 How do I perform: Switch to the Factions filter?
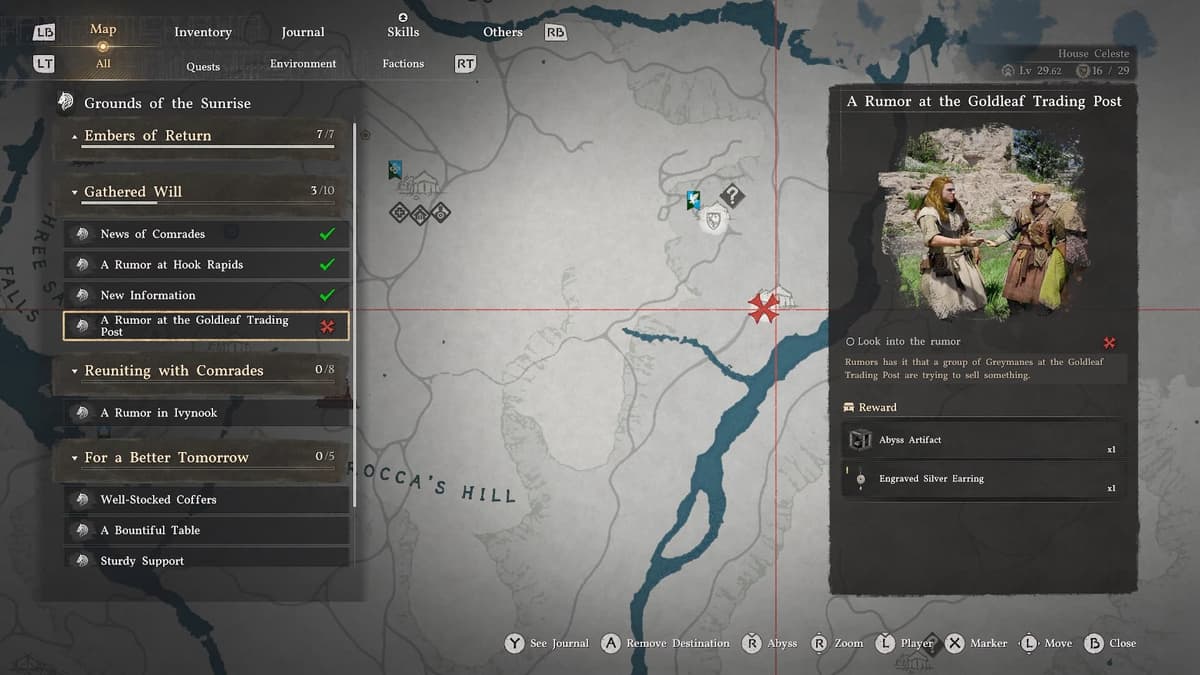(x=403, y=64)
